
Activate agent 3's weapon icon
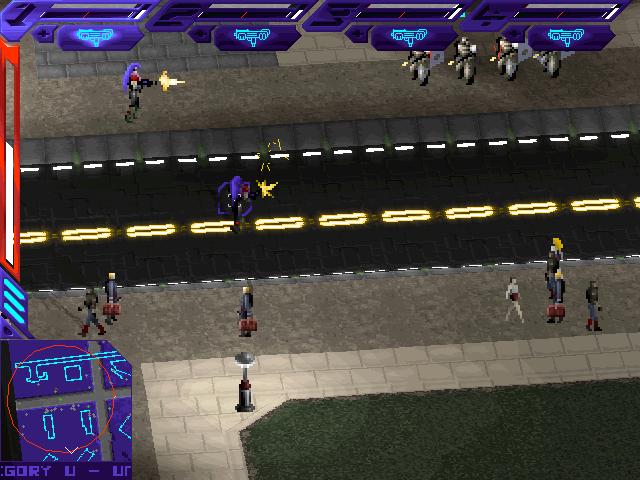[x=408, y=37]
